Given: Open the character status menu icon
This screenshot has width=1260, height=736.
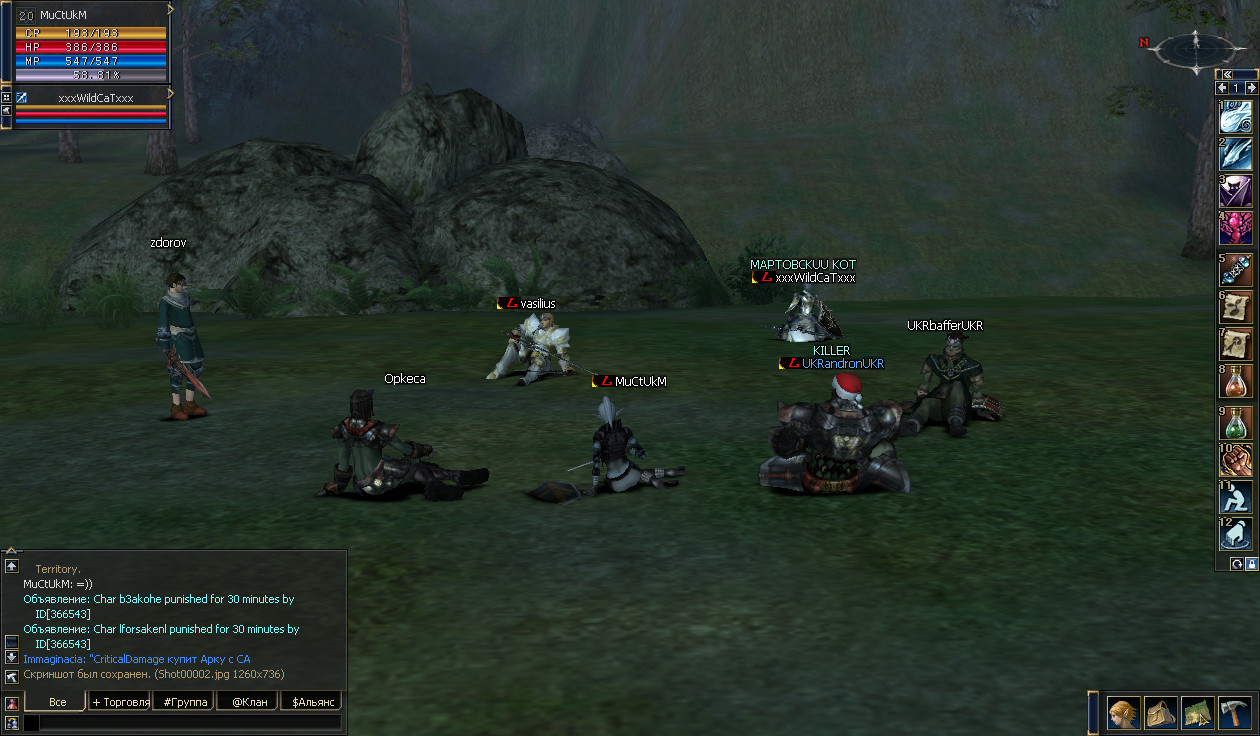Looking at the screenshot, I should tap(1124, 712).
